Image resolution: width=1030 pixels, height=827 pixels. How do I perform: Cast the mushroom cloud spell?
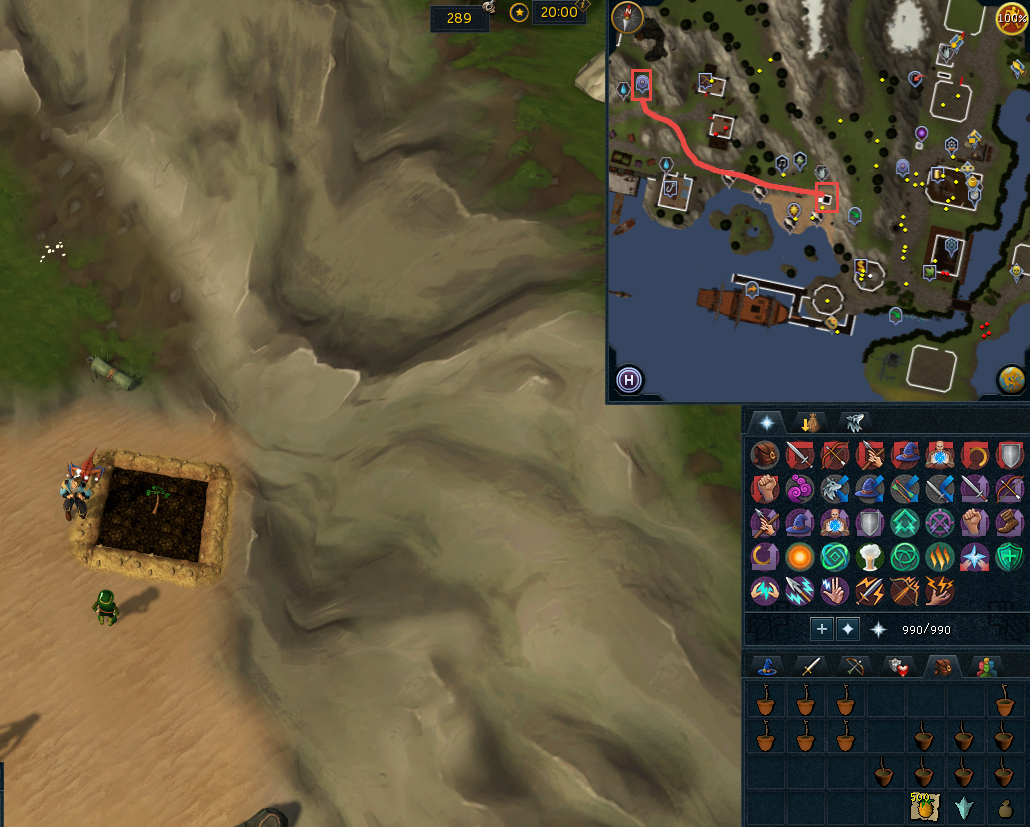point(868,556)
